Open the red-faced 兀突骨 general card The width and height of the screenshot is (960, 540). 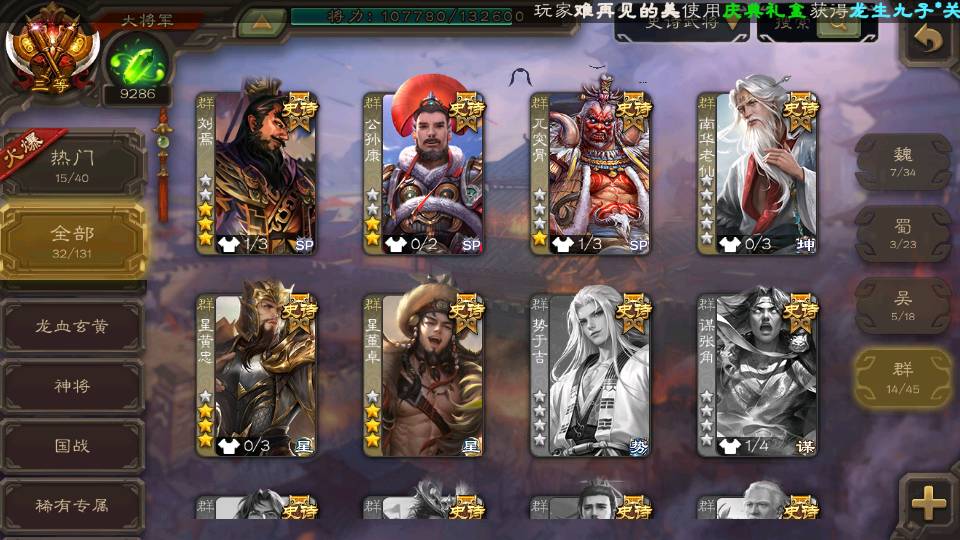click(x=590, y=174)
